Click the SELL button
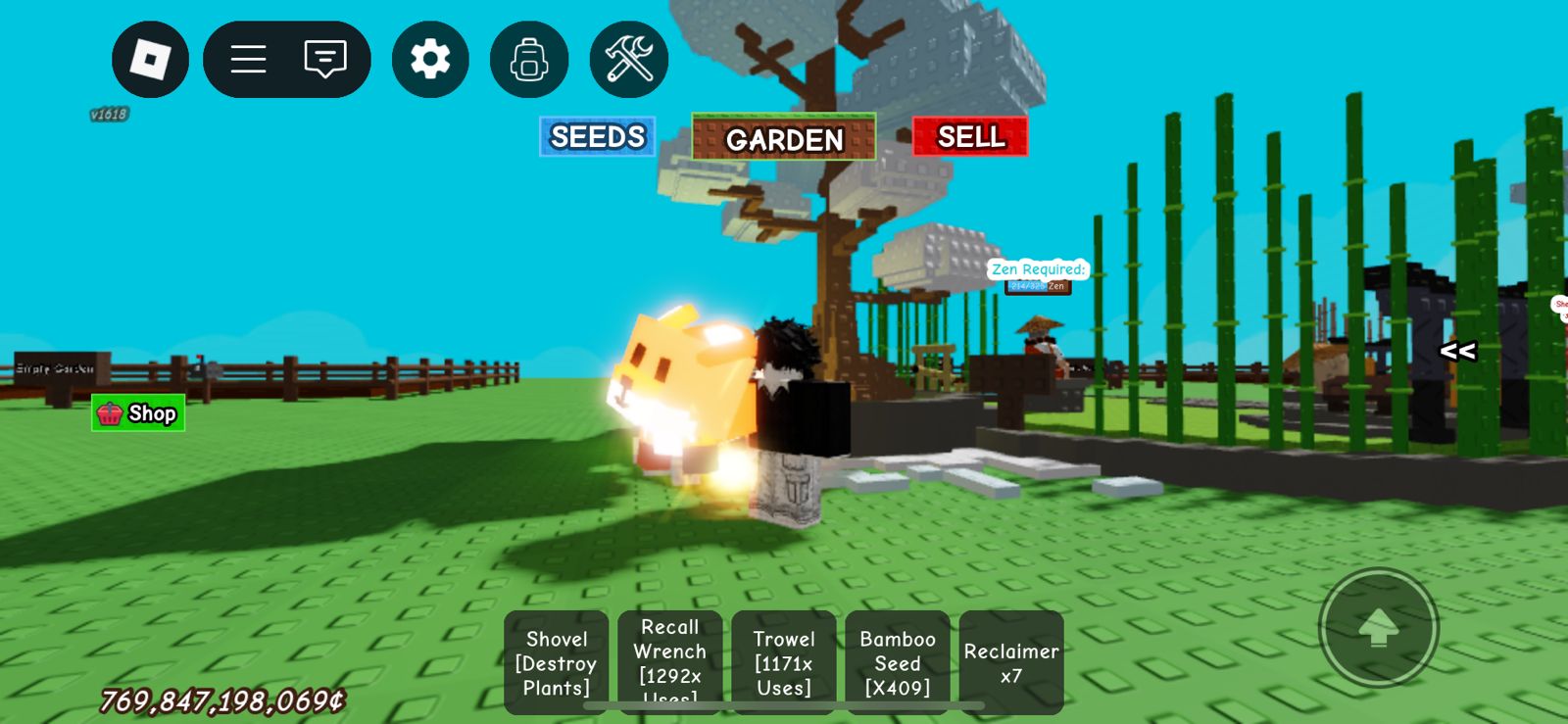The image size is (1568, 724). point(969,137)
